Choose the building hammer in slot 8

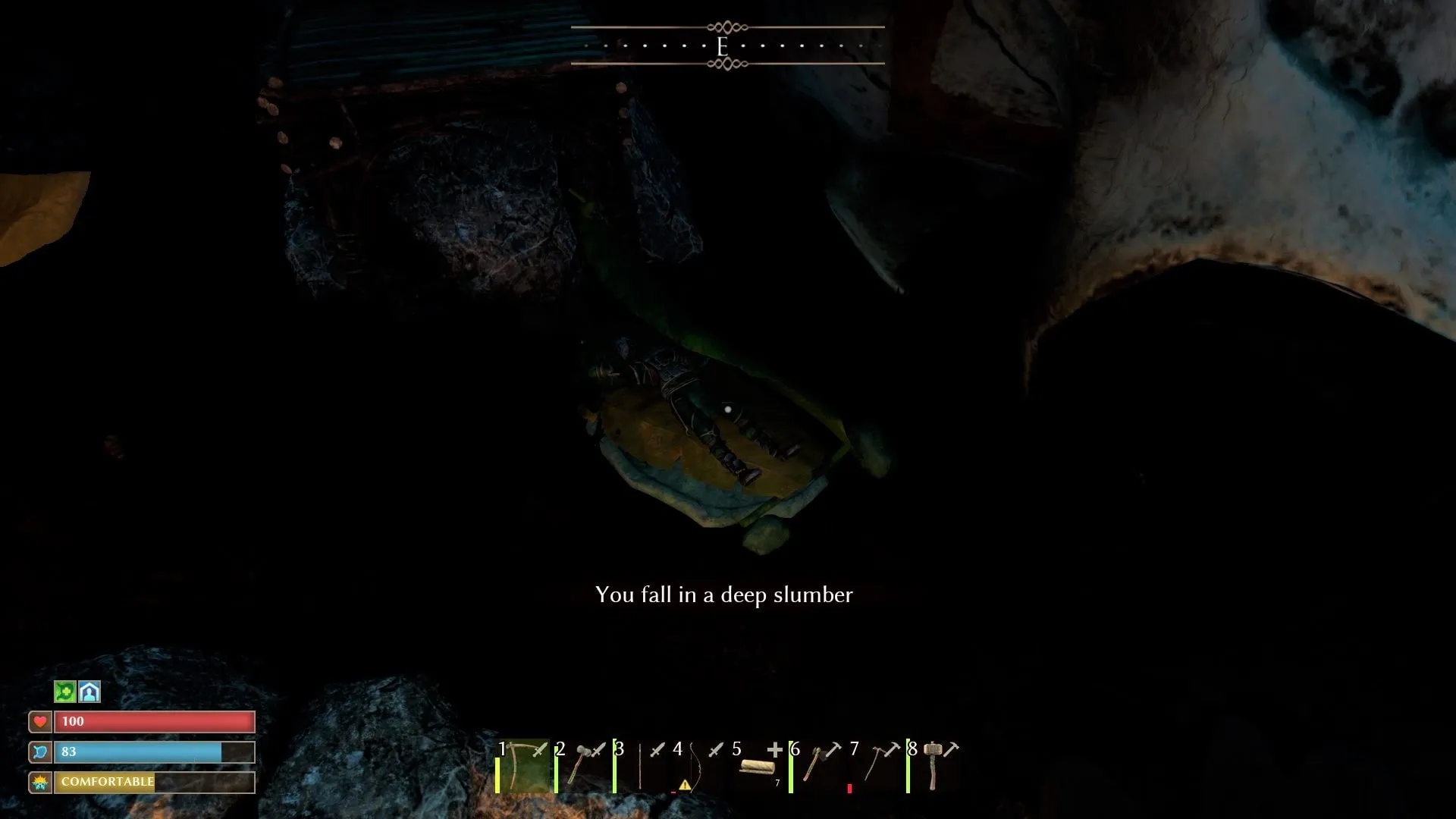pyautogui.click(x=934, y=766)
